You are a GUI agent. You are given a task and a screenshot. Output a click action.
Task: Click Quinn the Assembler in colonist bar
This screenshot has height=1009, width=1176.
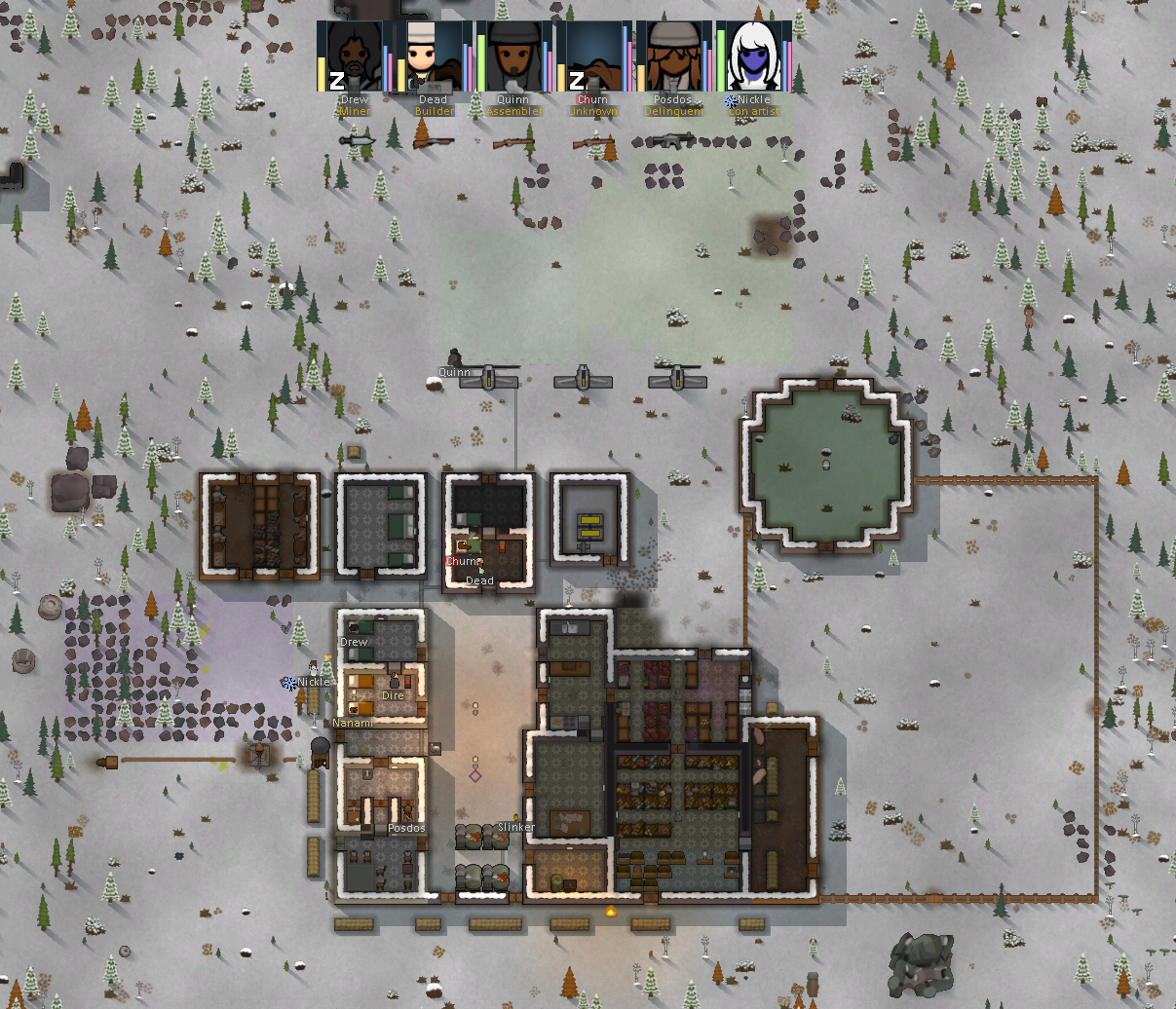[x=513, y=57]
